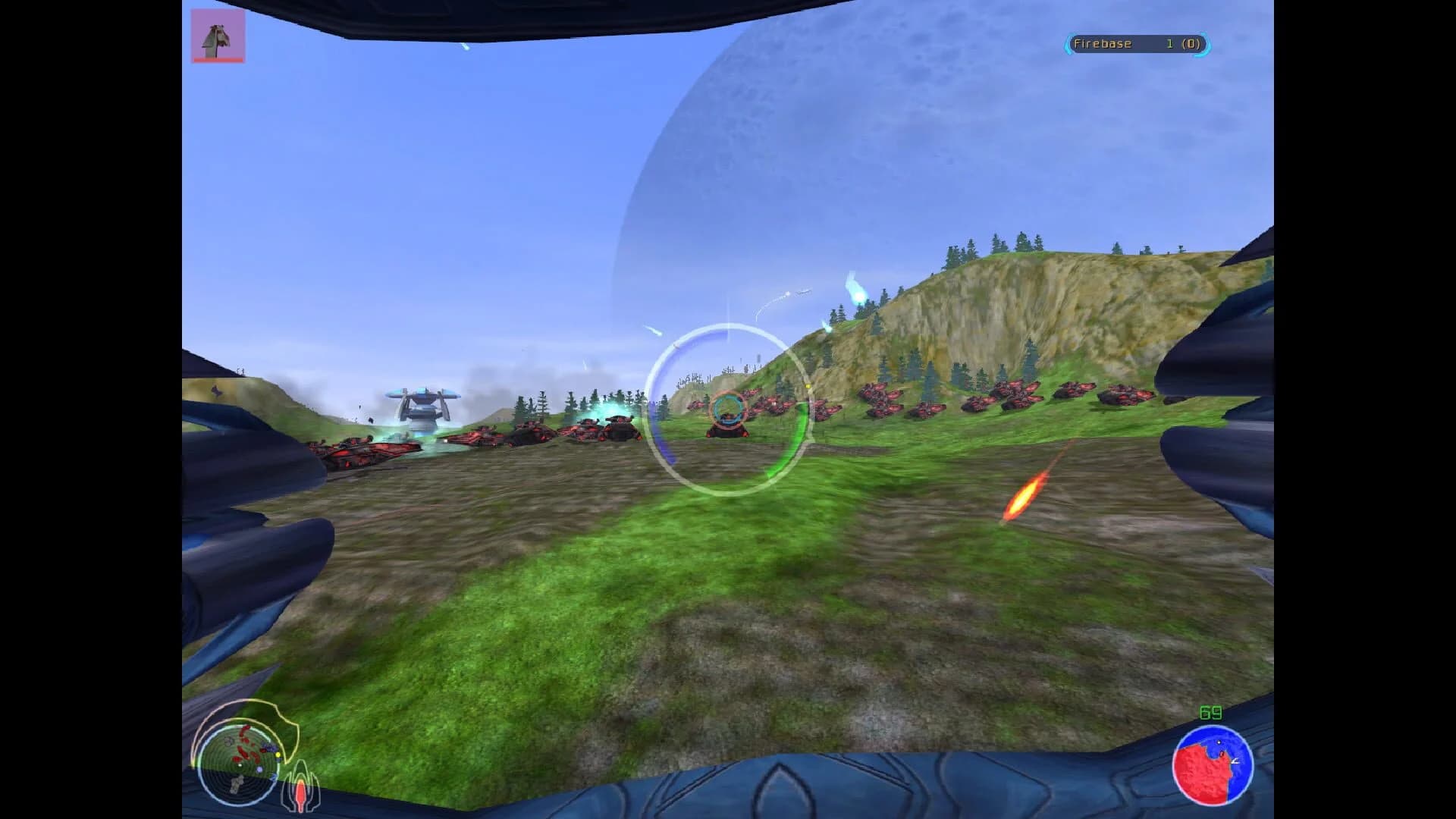
Task: Select the blue friendly blips on the radar
Action: coord(259,770)
